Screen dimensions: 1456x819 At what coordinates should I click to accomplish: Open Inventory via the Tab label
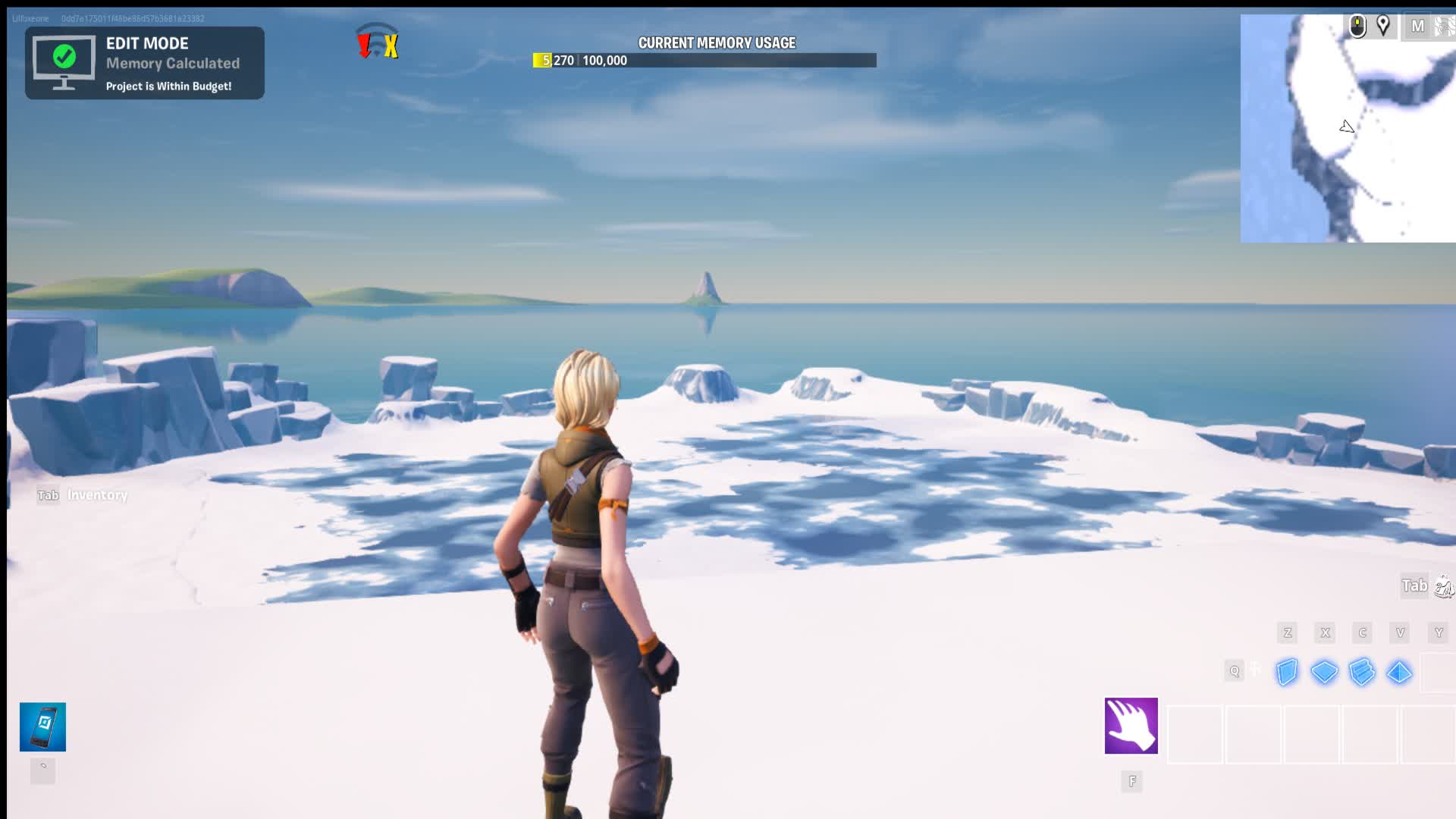coord(48,494)
